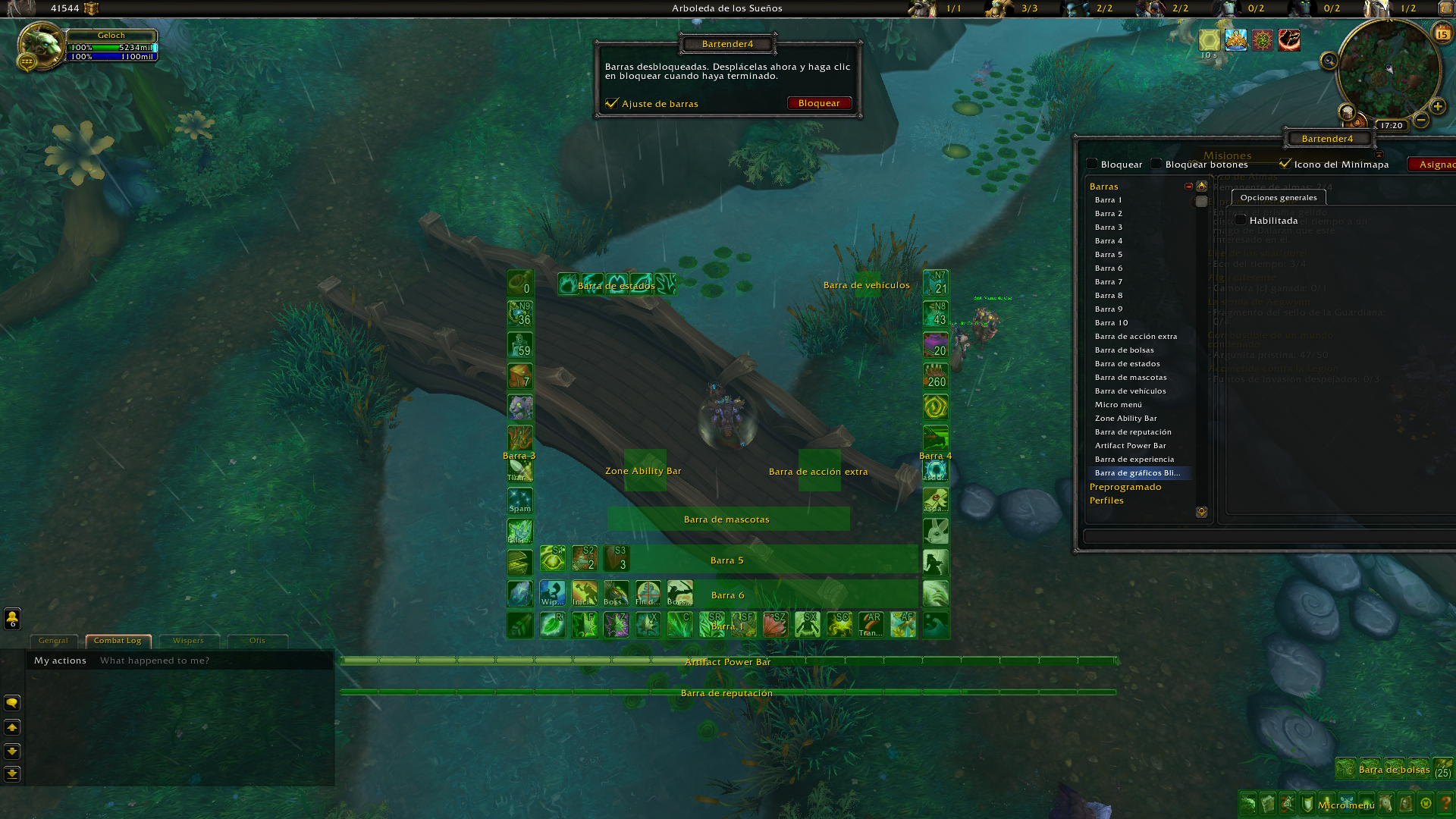Toggle Icono del Minimapa checkbox
1456x819 pixels.
(x=1285, y=164)
